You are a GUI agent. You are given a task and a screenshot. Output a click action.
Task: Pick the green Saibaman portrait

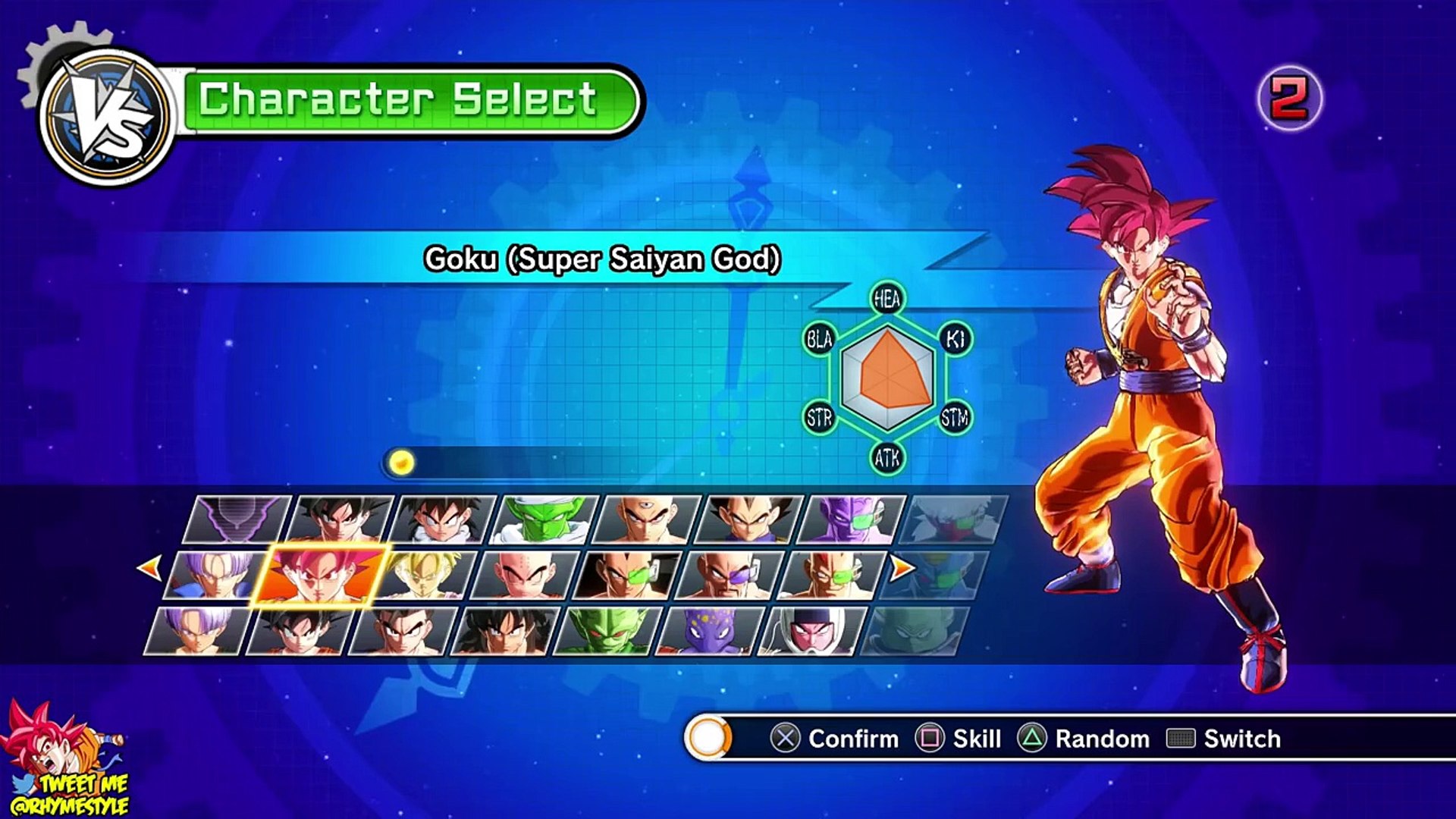tap(607, 631)
